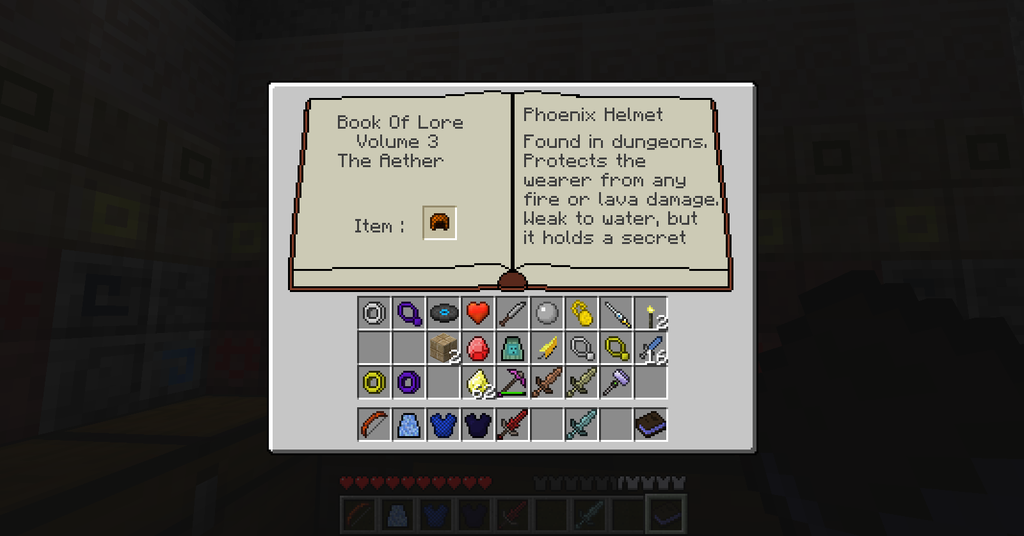Click the light blue cape in hotbar
1024x536 pixels.
[409, 424]
